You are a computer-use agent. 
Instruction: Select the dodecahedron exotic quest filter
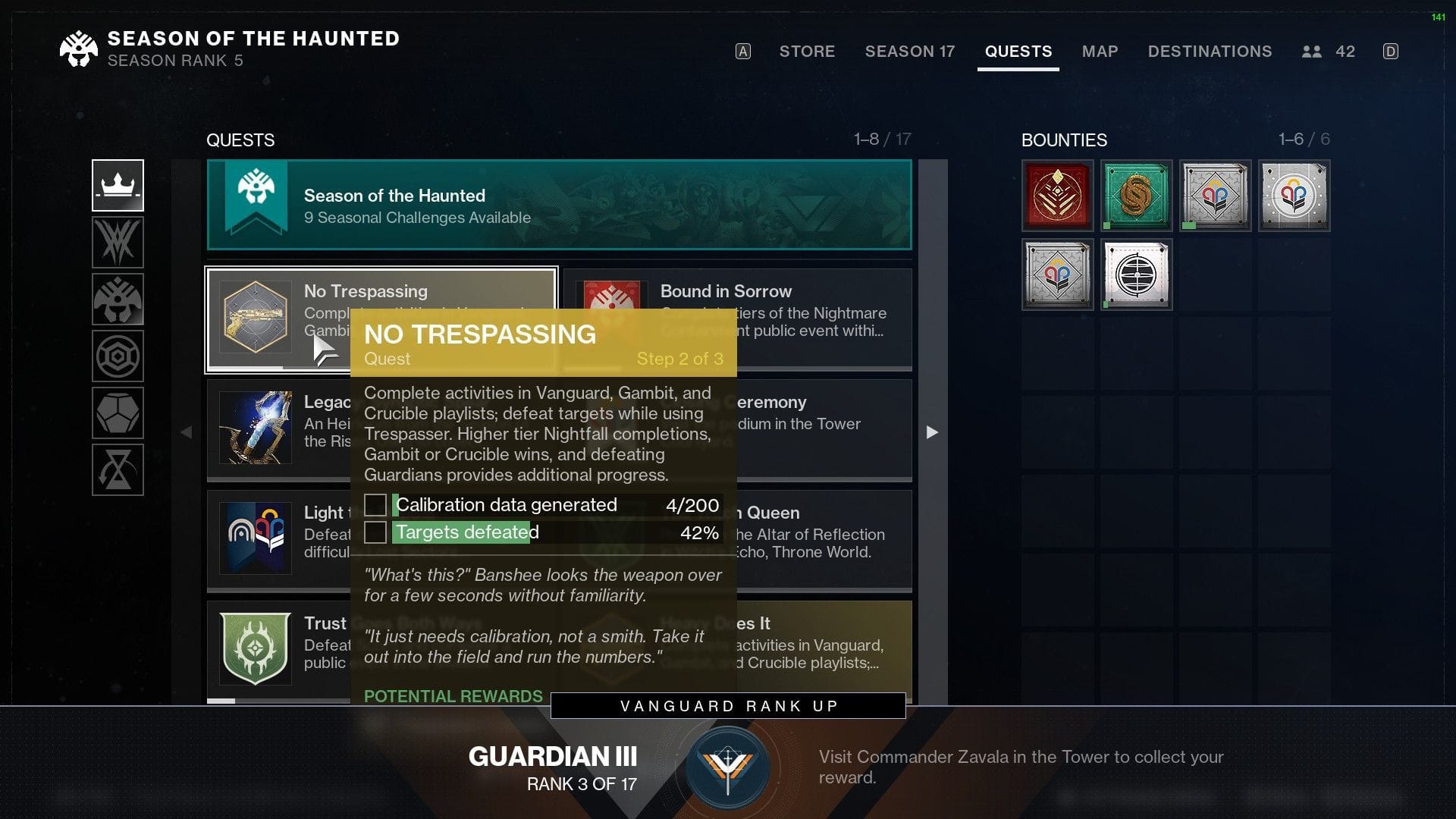point(118,413)
